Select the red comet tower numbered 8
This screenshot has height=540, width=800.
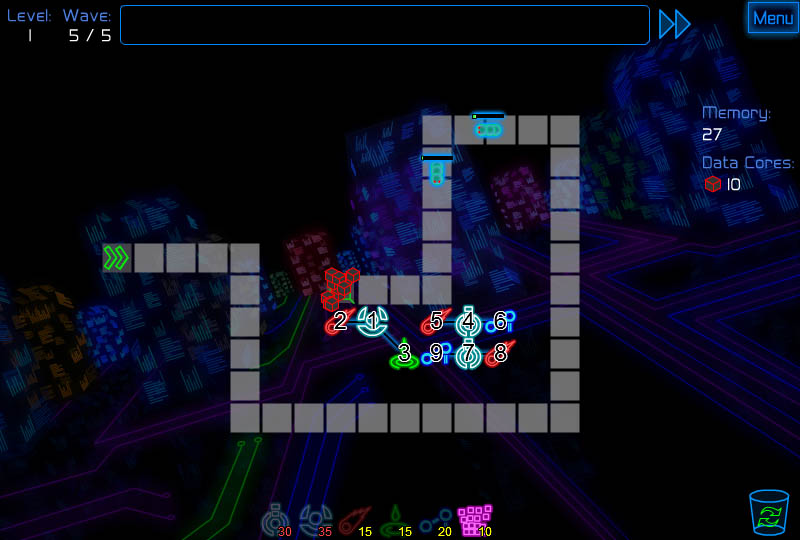(500, 354)
